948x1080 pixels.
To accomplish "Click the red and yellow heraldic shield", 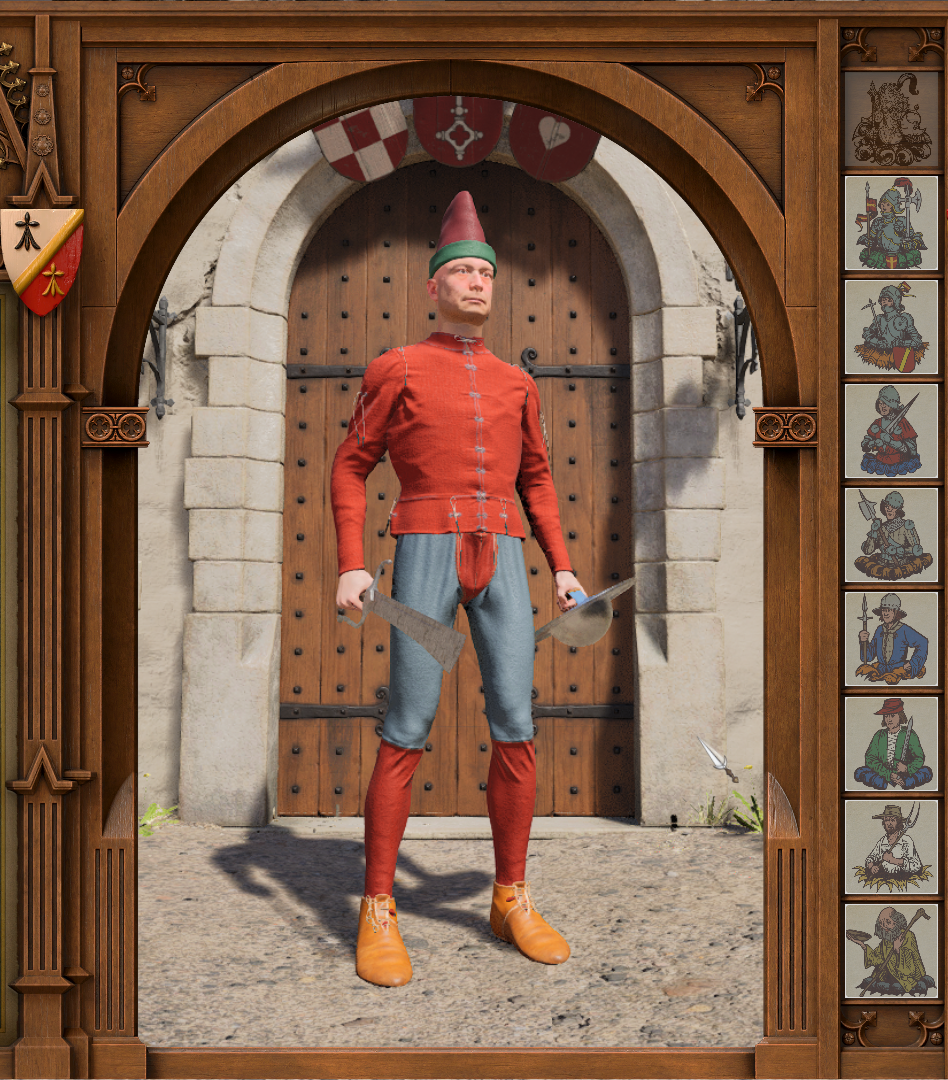I will (x=42, y=258).
